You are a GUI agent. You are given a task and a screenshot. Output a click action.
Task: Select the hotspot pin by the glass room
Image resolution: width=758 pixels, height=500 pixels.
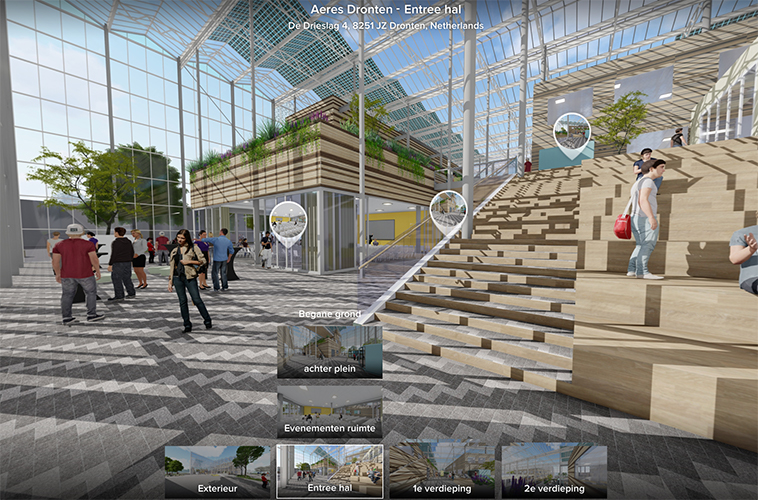[288, 222]
